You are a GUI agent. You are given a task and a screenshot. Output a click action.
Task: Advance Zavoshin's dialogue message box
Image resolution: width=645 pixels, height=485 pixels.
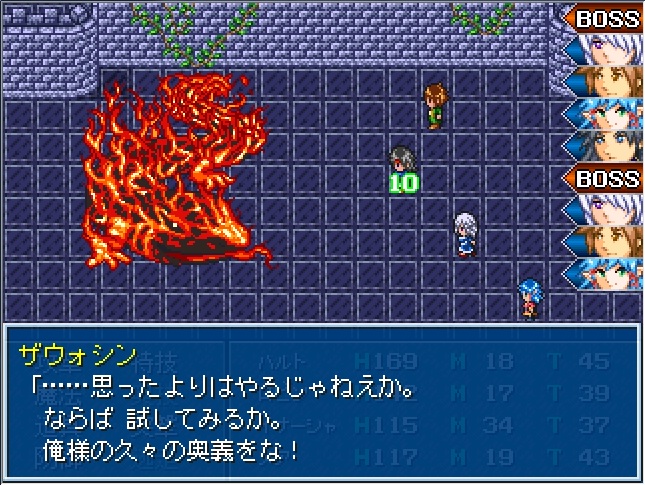coord(321,402)
